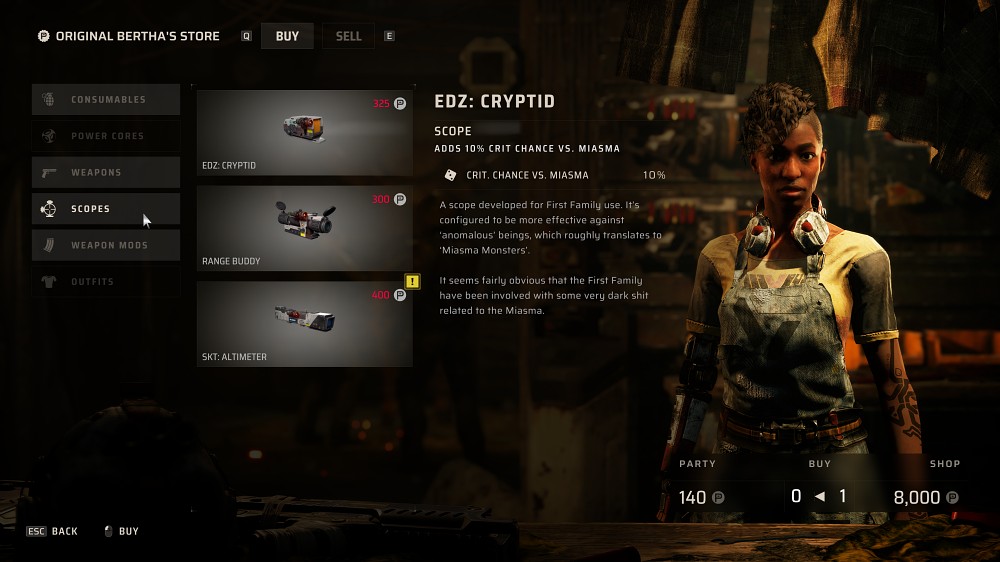The width and height of the screenshot is (1000, 562).
Task: Switch to the Buy tab
Action: (x=287, y=36)
